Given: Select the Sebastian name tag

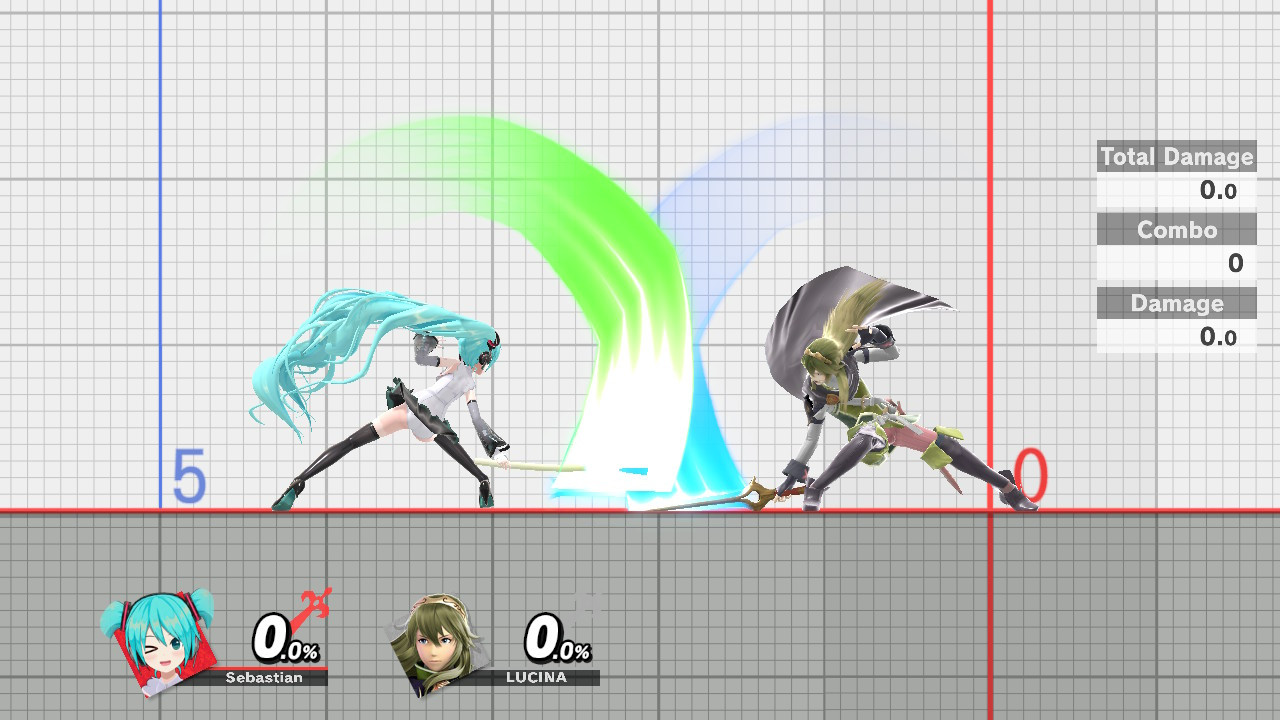Looking at the screenshot, I should point(263,677).
